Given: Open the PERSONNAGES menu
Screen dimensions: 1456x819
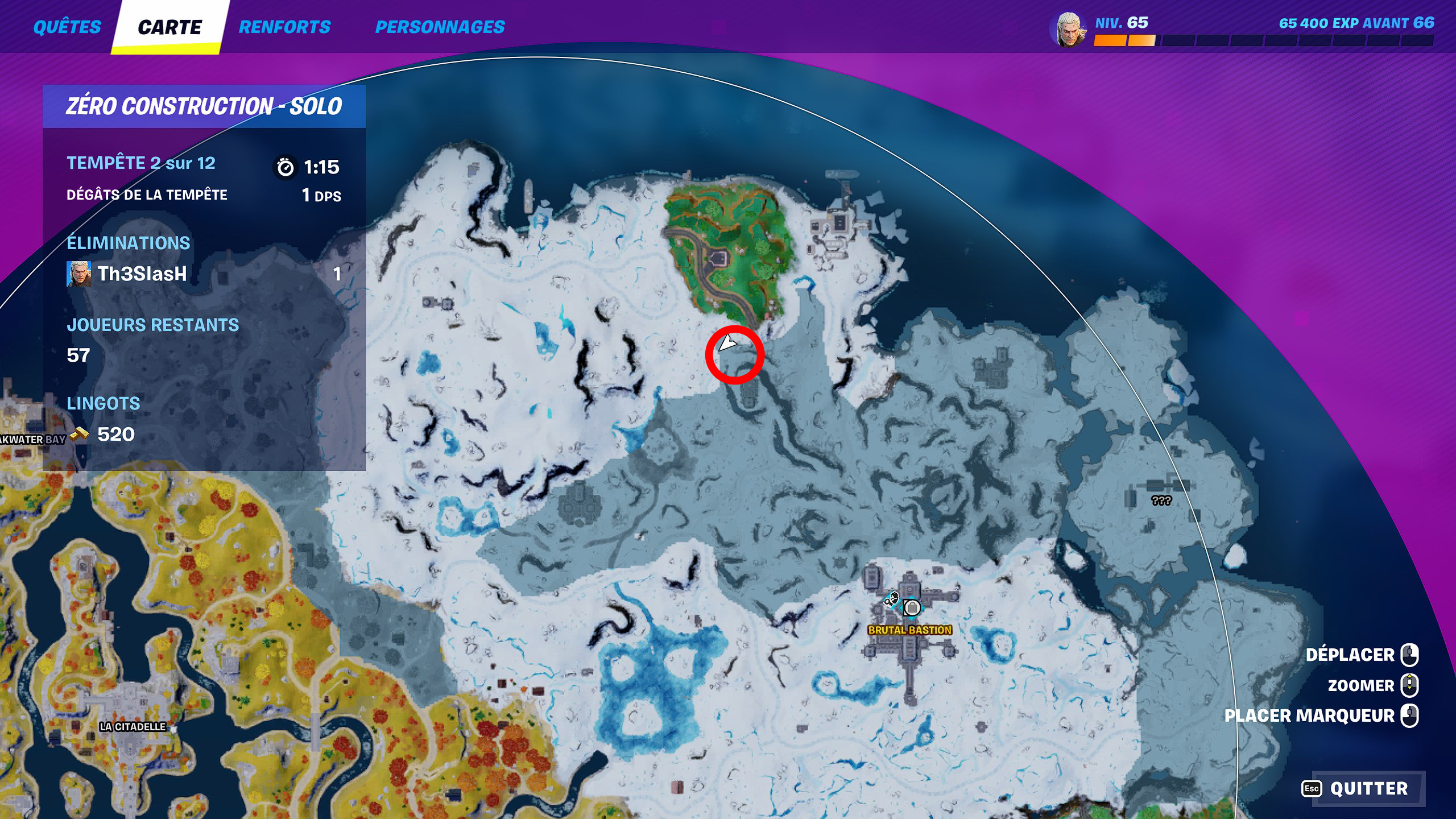Looking at the screenshot, I should [441, 26].
